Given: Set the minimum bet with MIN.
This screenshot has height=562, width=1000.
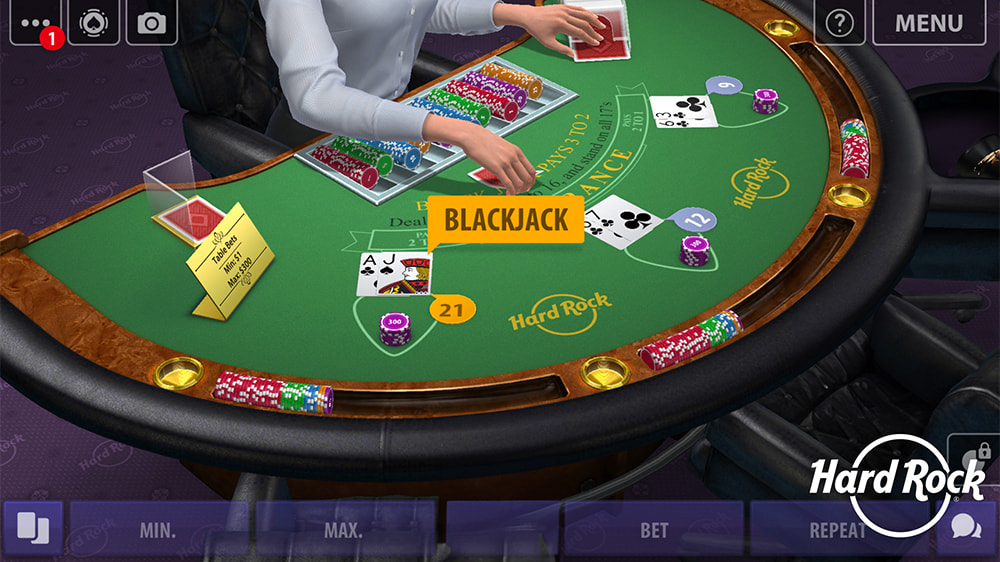Looking at the screenshot, I should tap(159, 529).
